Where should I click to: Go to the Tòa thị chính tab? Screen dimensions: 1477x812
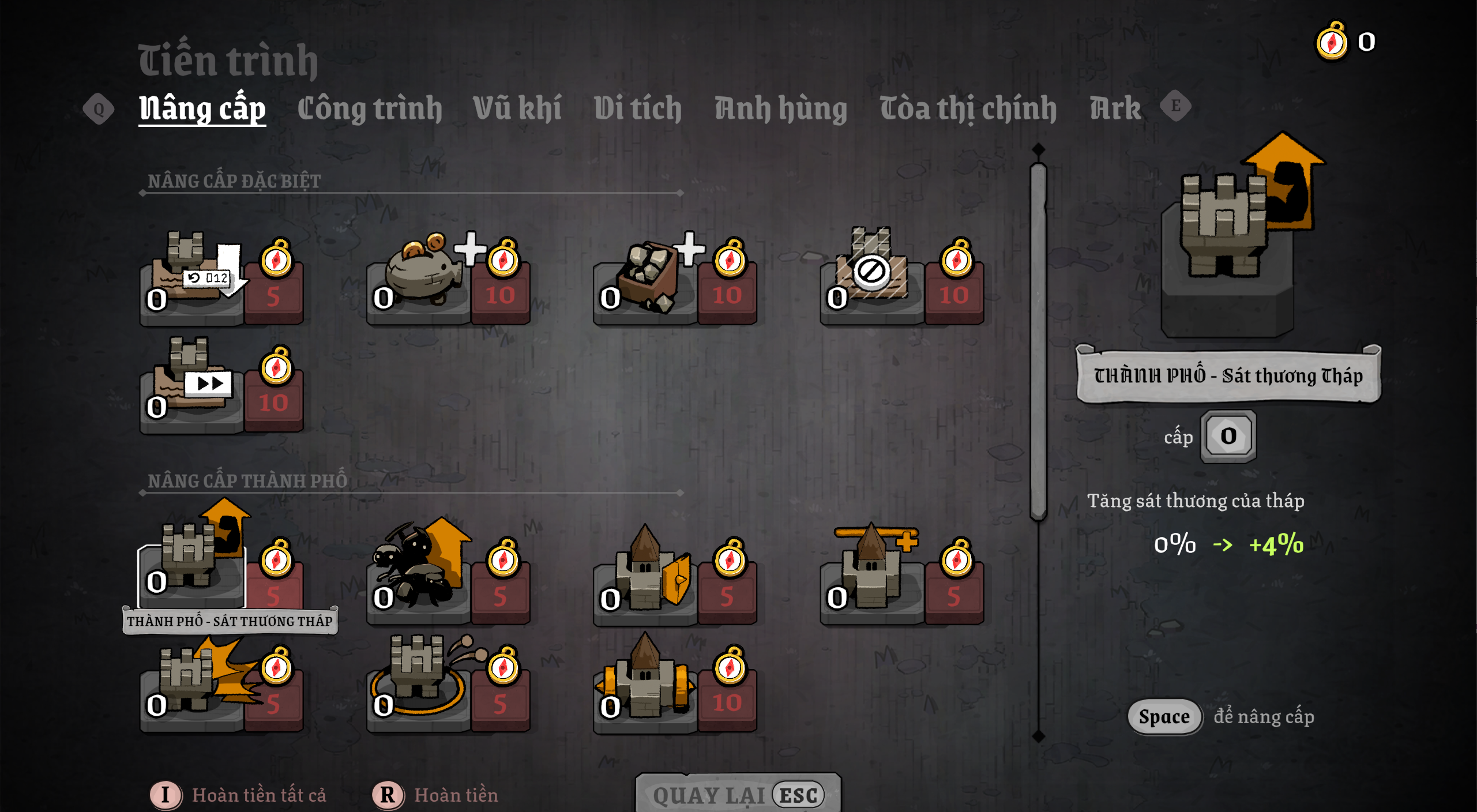968,109
